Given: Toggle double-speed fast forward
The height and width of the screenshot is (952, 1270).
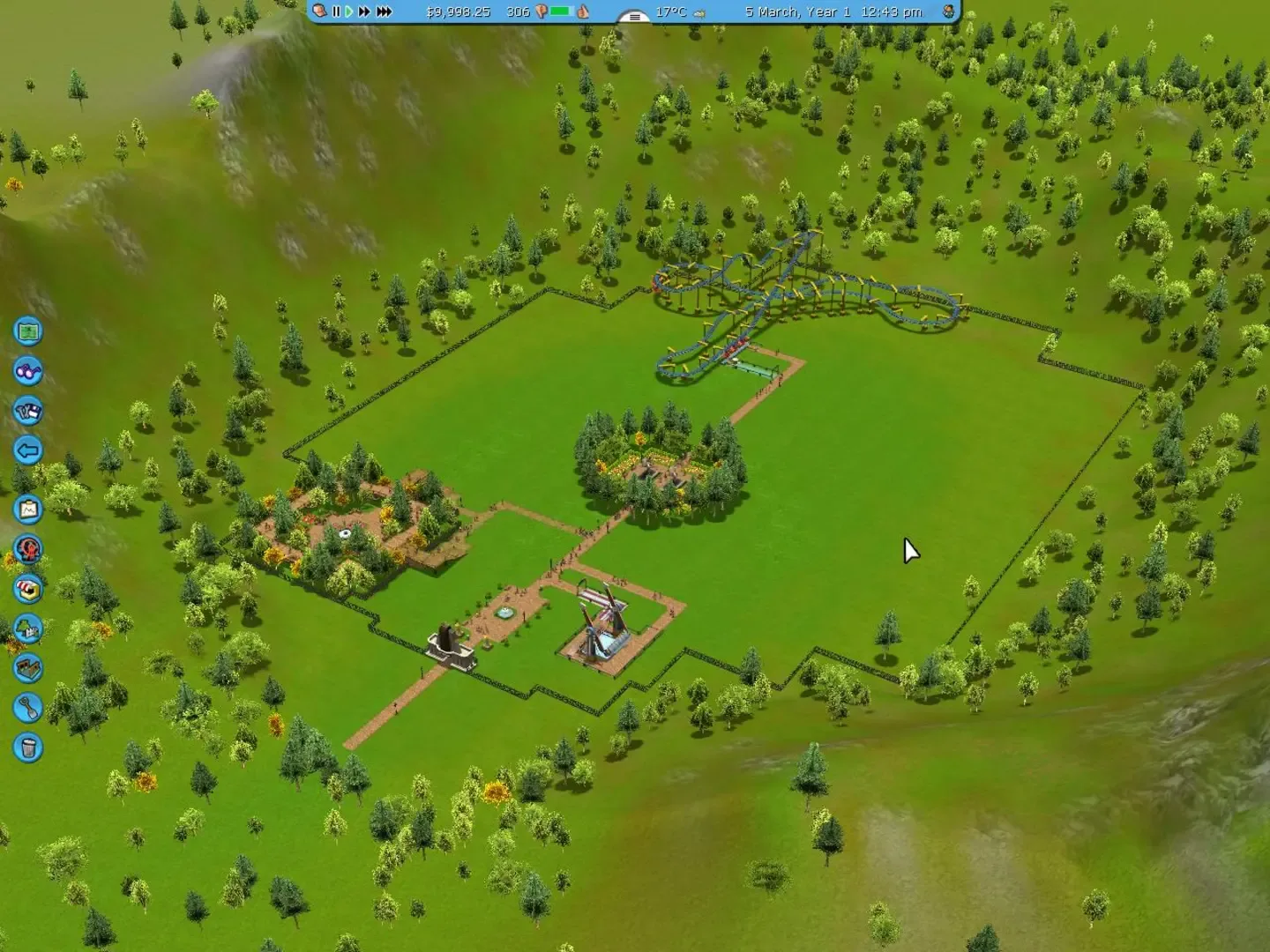Looking at the screenshot, I should coord(364,12).
